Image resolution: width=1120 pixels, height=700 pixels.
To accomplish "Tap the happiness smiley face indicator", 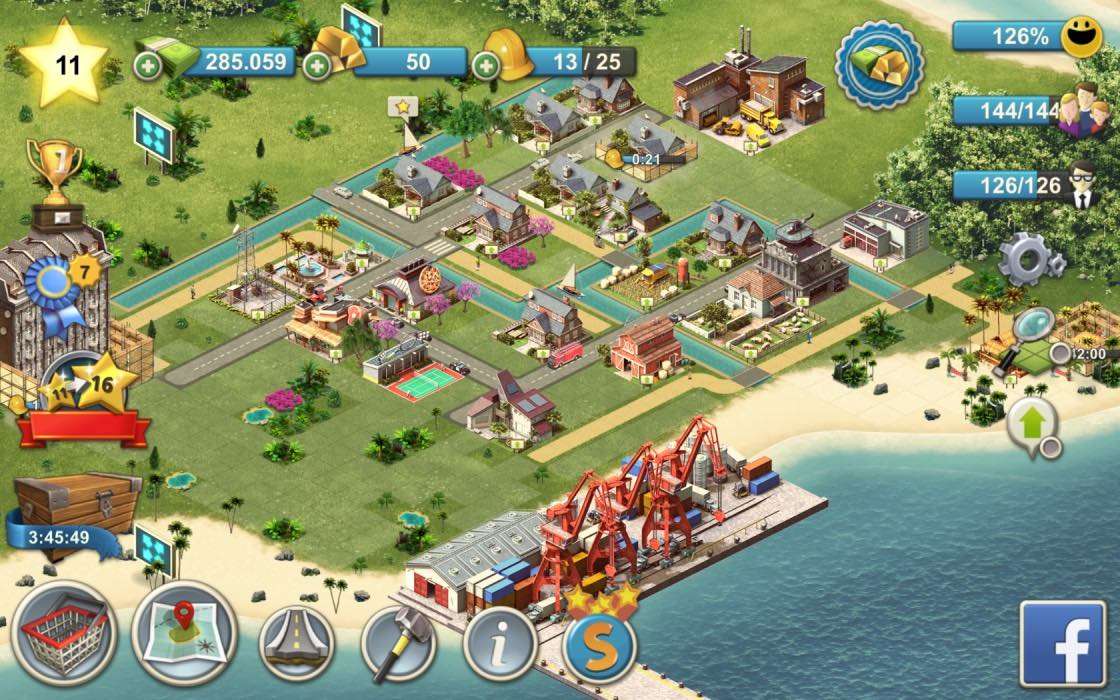I will [1079, 37].
